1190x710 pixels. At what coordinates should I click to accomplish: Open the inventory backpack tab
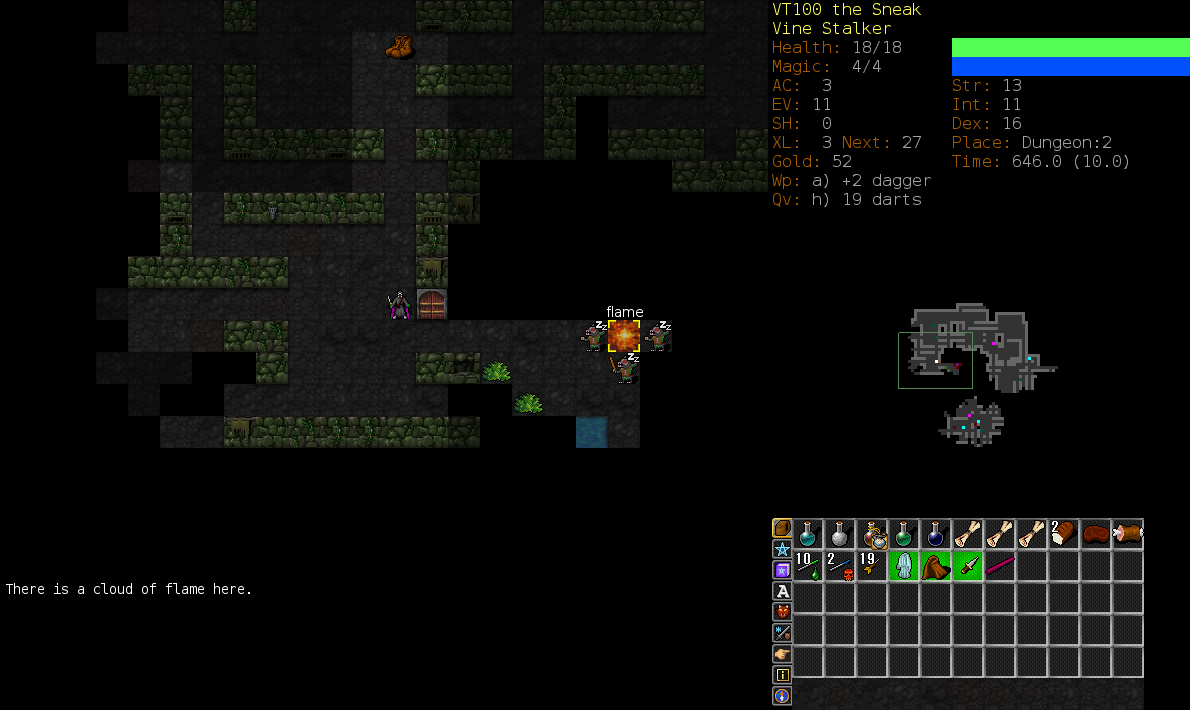pos(782,528)
